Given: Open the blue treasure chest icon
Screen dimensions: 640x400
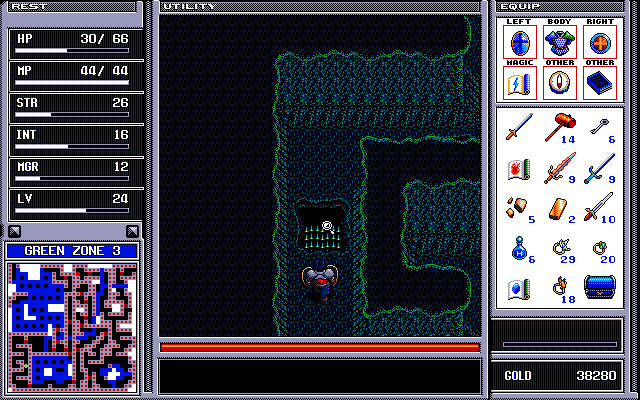Looking at the screenshot, I should point(598,288).
